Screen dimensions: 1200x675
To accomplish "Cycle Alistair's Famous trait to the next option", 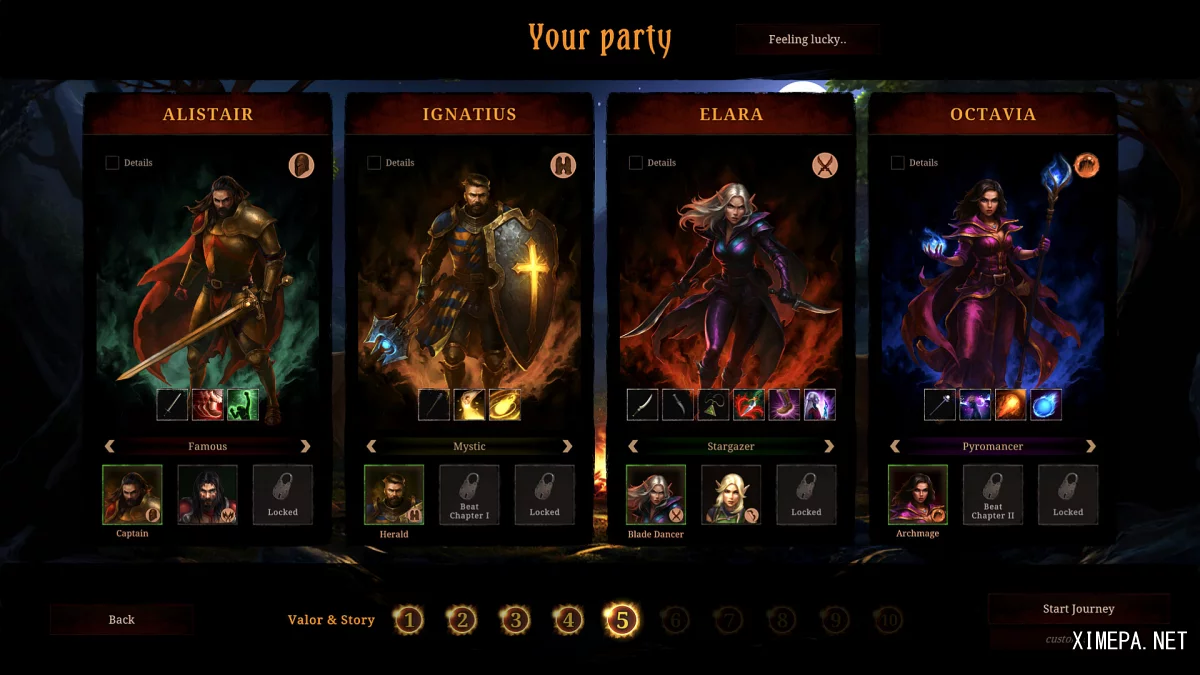I will 306,447.
